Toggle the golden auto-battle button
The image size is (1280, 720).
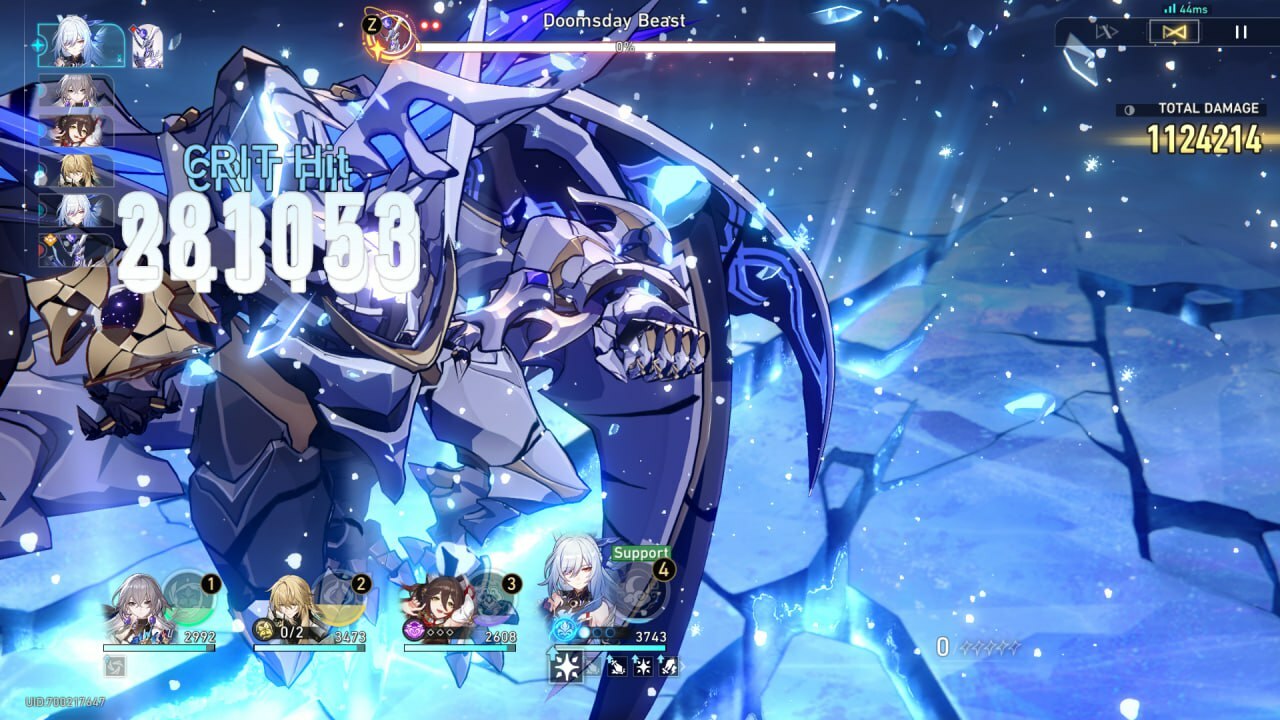(1174, 32)
